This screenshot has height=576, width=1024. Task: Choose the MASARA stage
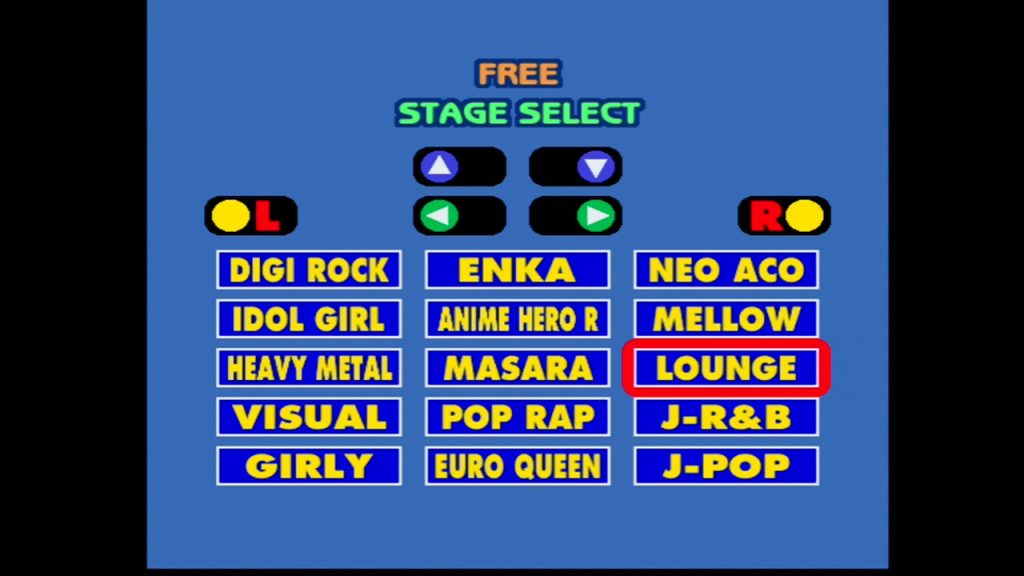tap(517, 368)
